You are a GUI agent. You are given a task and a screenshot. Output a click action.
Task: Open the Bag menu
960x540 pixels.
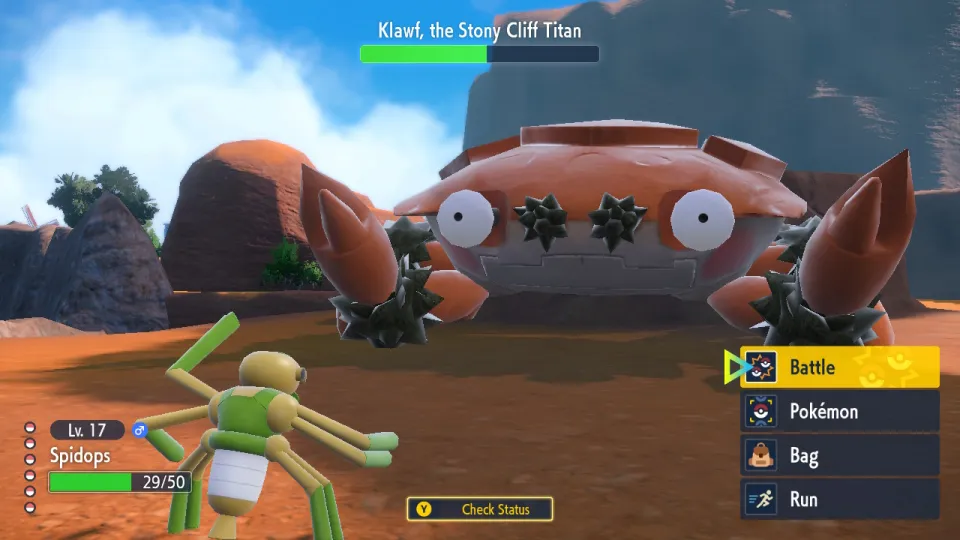tap(838, 456)
